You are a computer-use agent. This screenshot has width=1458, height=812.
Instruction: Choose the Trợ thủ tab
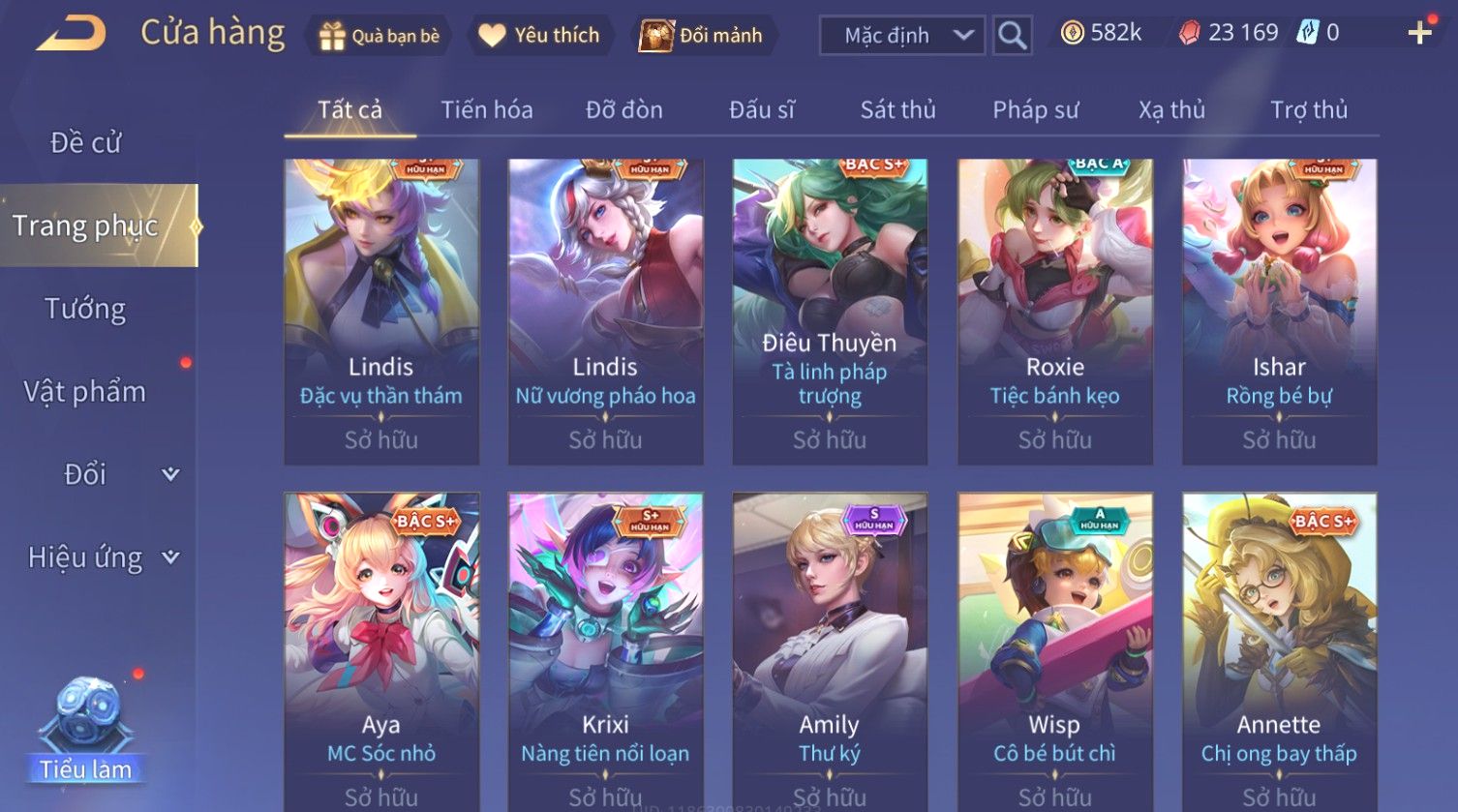1308,110
